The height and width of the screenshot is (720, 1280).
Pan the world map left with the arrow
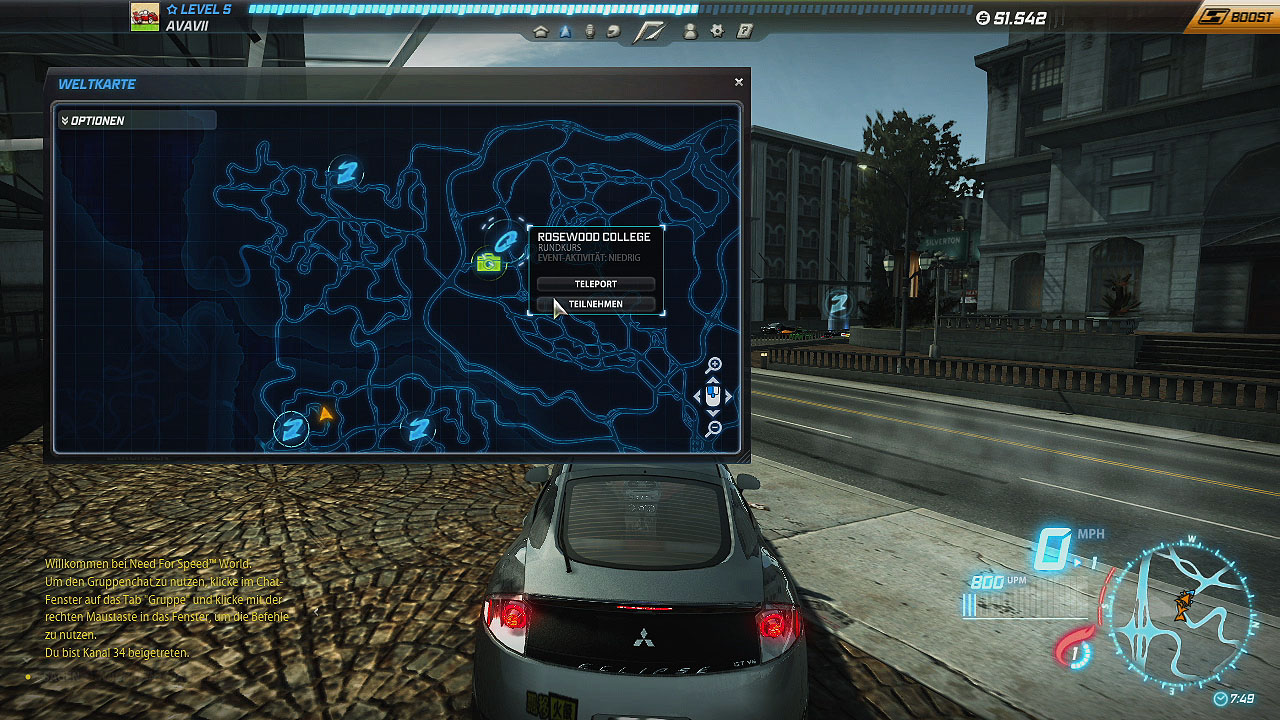click(698, 397)
